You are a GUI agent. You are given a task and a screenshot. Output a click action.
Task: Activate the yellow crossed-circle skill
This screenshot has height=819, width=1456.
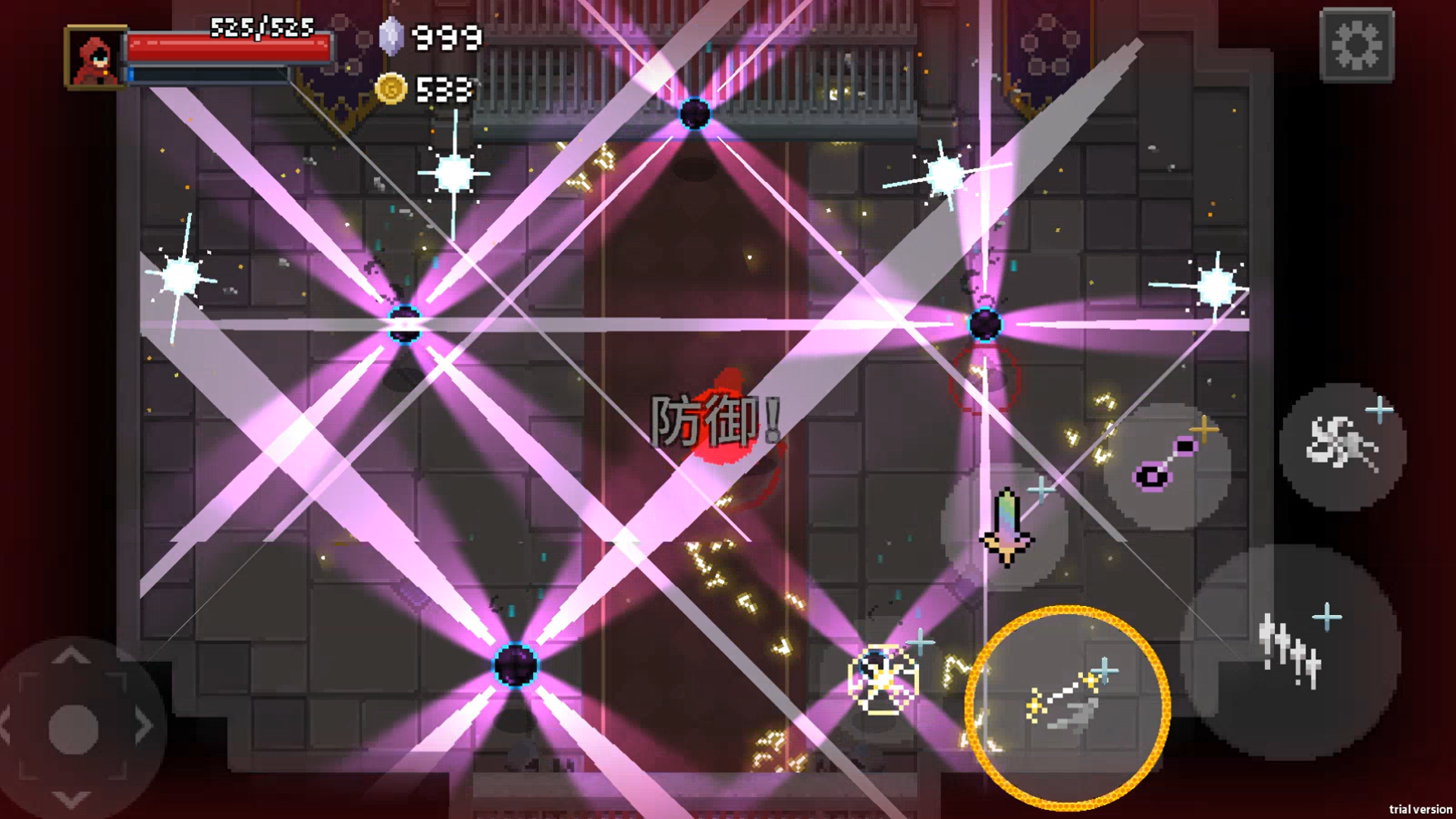[x=882, y=679]
